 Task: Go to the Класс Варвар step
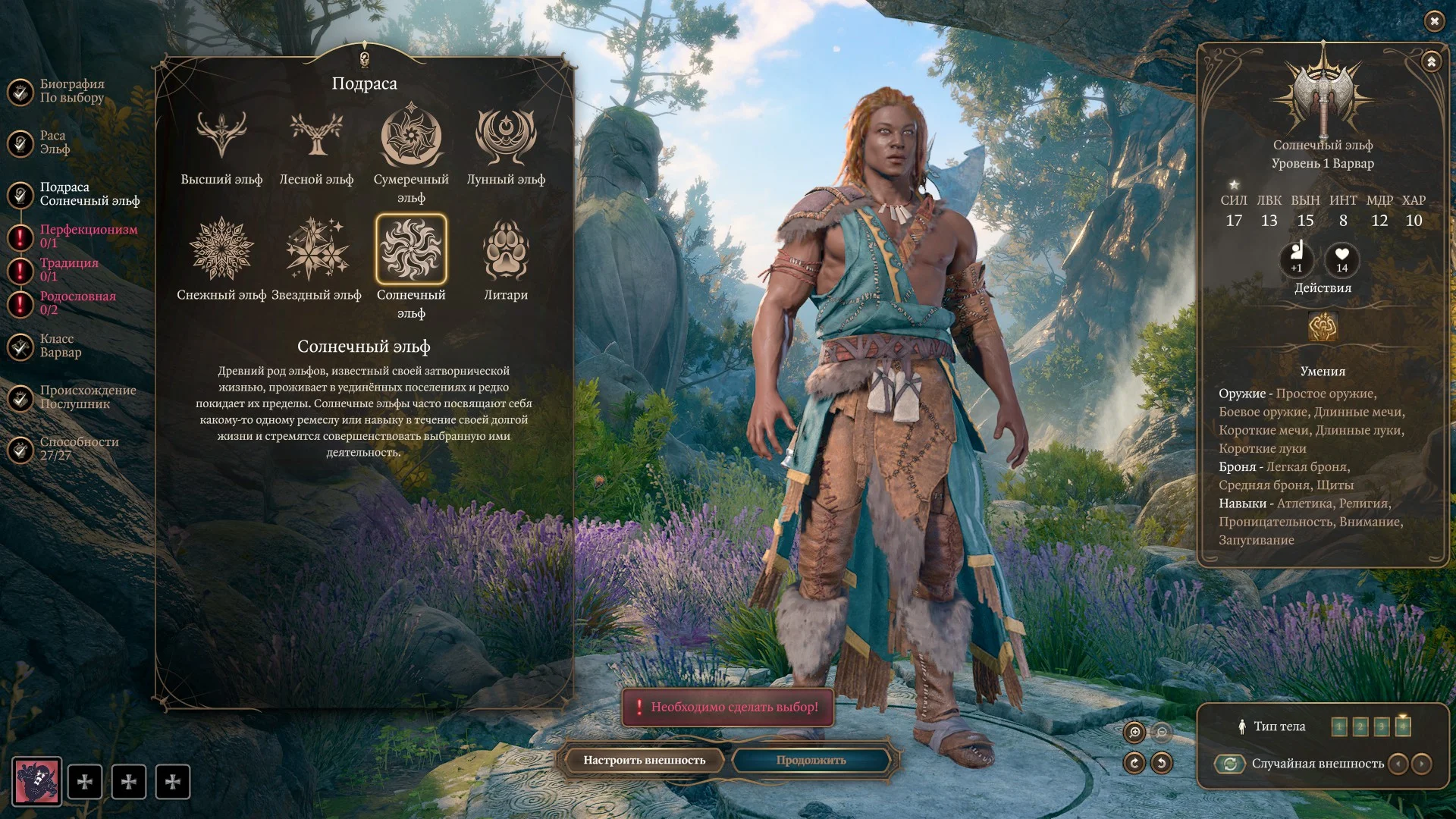(x=60, y=346)
